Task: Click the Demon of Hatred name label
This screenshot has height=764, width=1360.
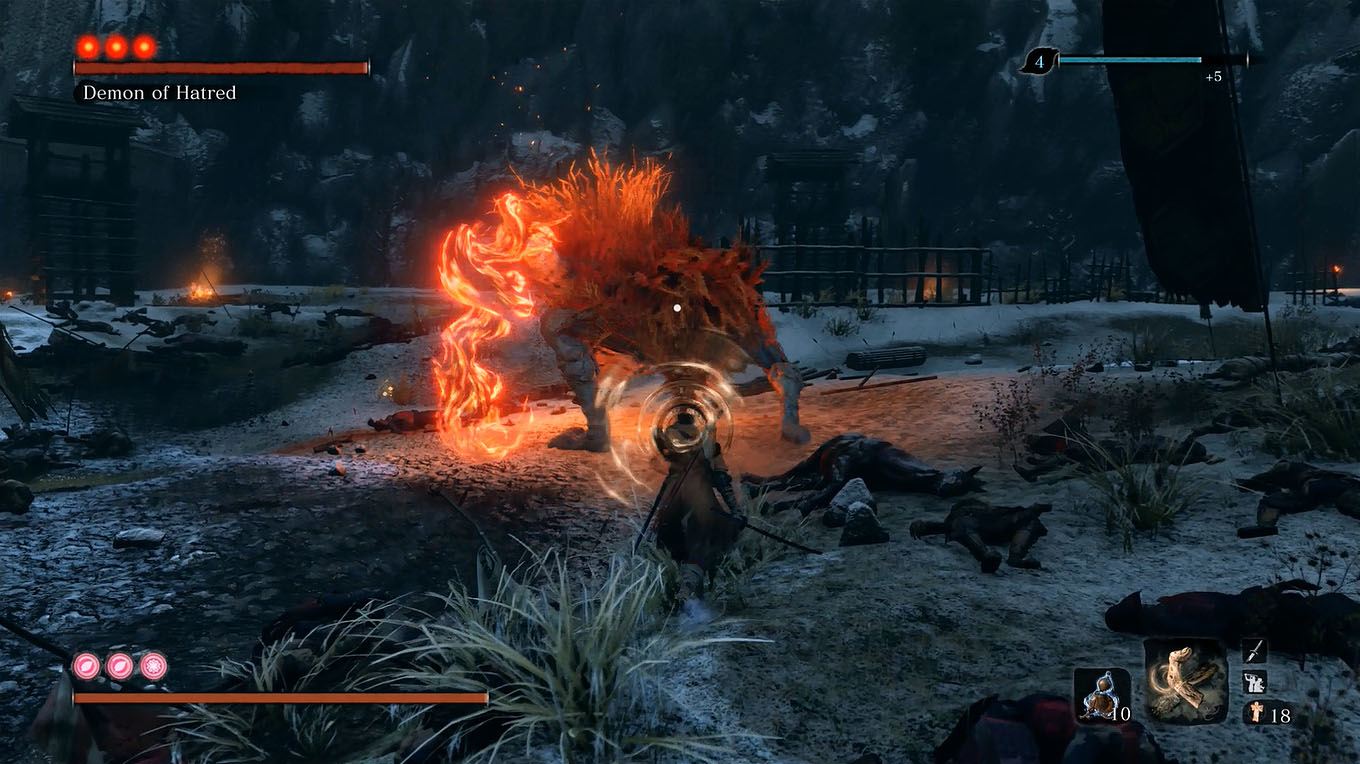Action: (x=160, y=93)
